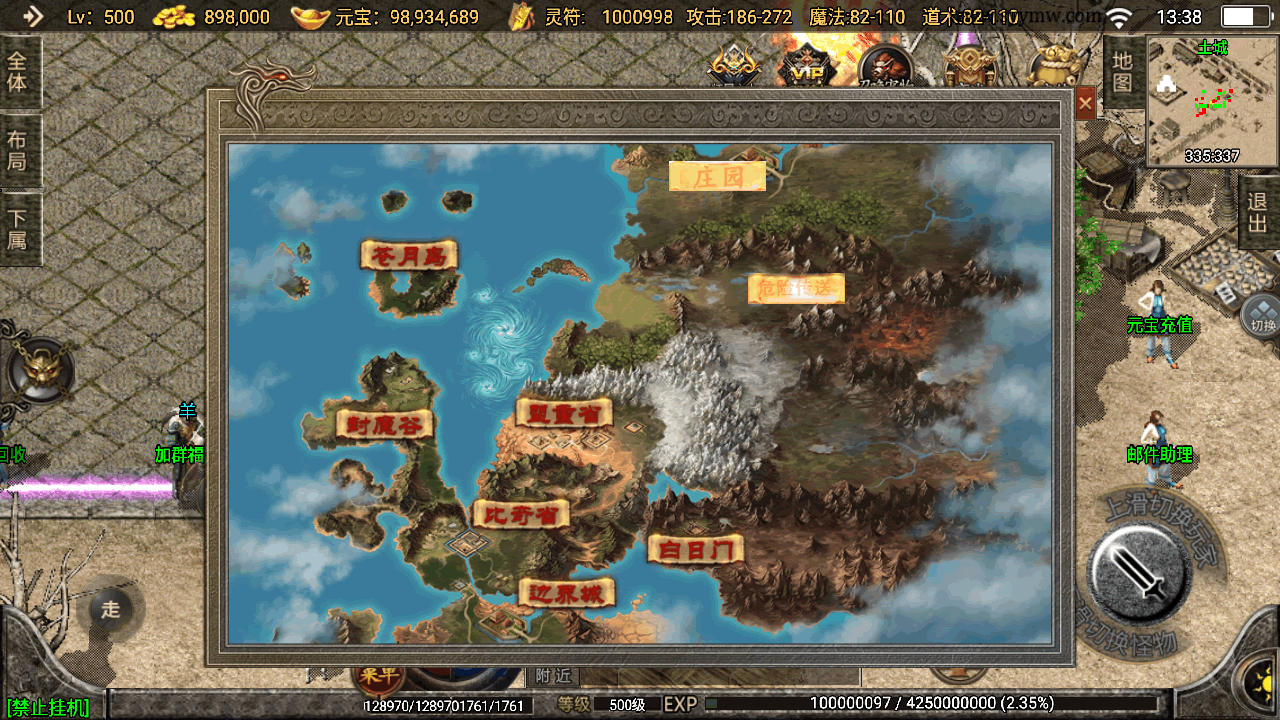
Task: Choose the 危险传送 destination
Action: (796, 288)
